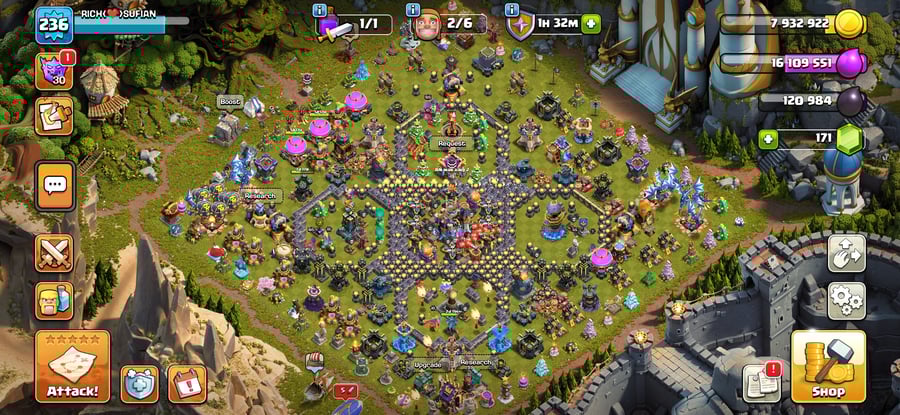Viewport: 900px width, 415px height.
Task: Click the blue shield icon beside Attack
Action: (140, 383)
